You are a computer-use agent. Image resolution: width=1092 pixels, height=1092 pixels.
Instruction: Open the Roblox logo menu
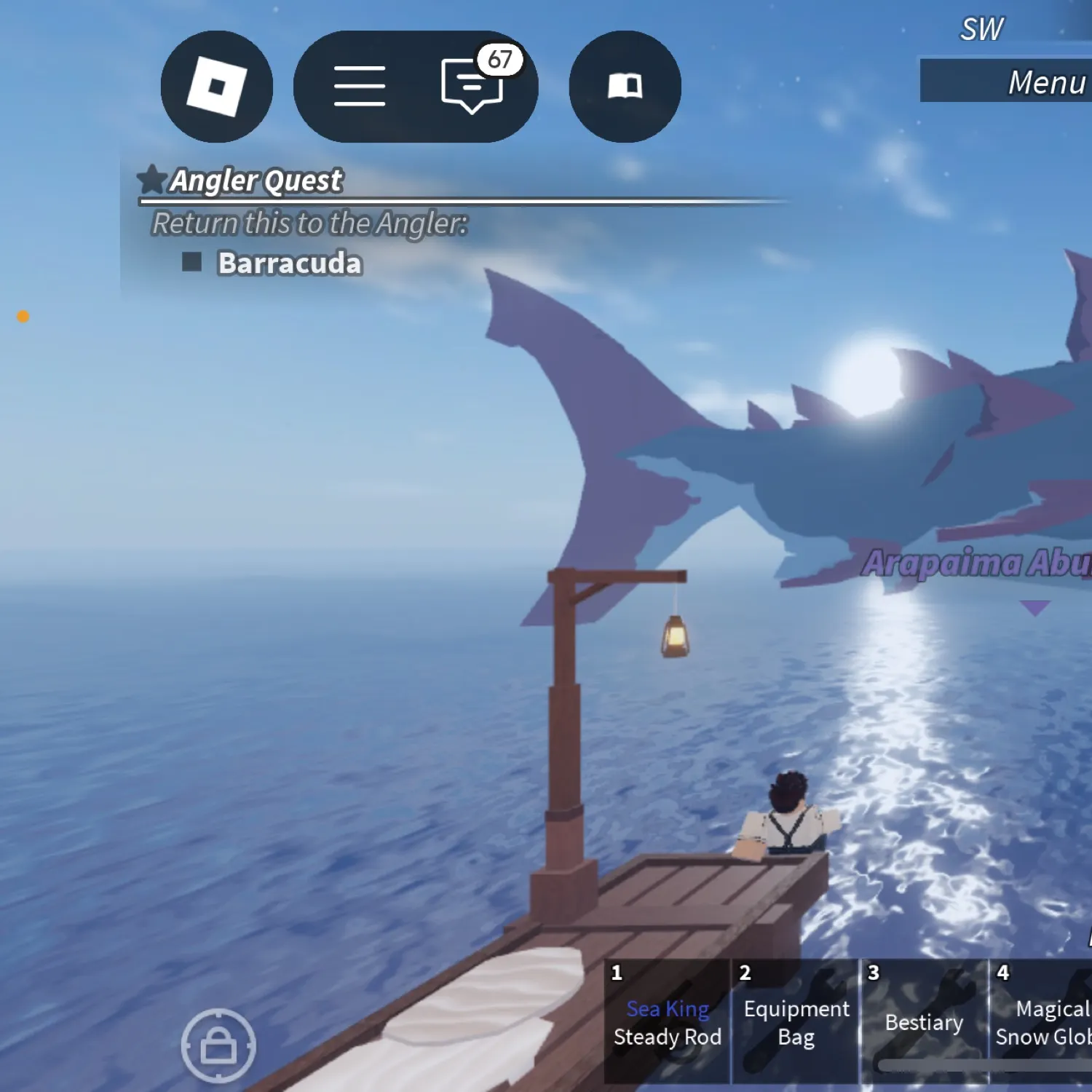click(217, 87)
